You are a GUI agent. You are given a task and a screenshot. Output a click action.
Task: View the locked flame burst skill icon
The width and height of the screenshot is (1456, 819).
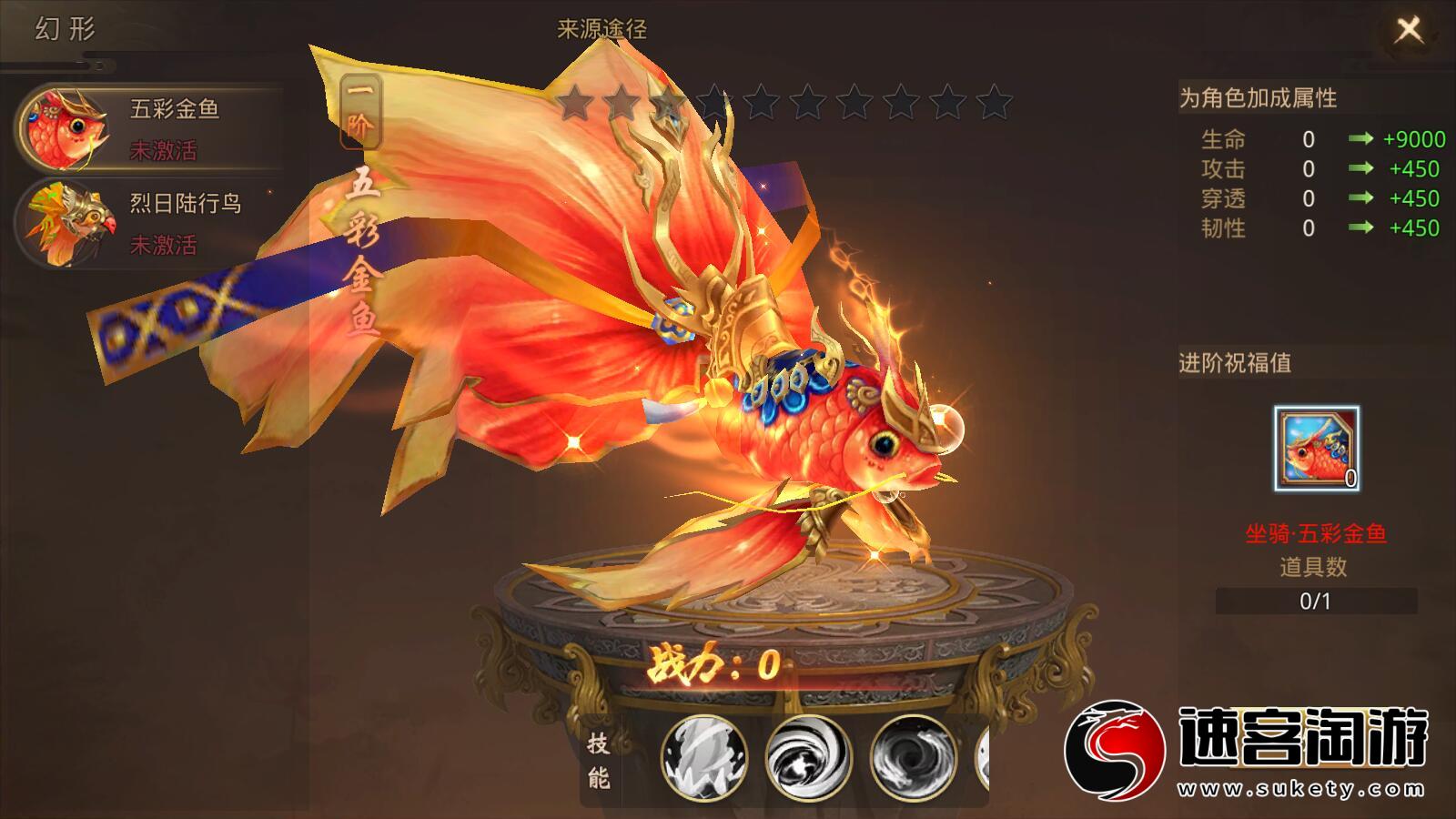(703, 757)
